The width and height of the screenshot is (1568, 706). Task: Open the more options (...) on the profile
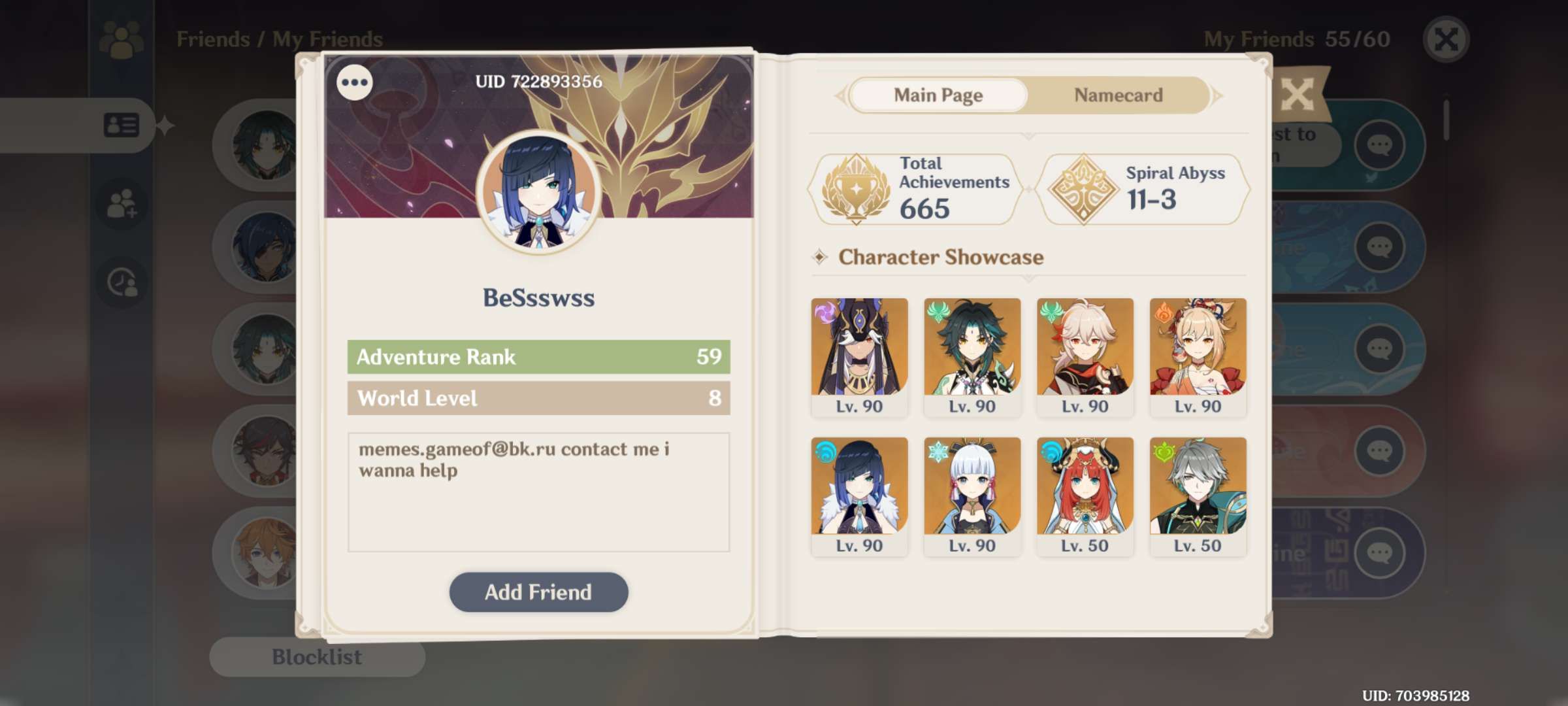[x=353, y=82]
